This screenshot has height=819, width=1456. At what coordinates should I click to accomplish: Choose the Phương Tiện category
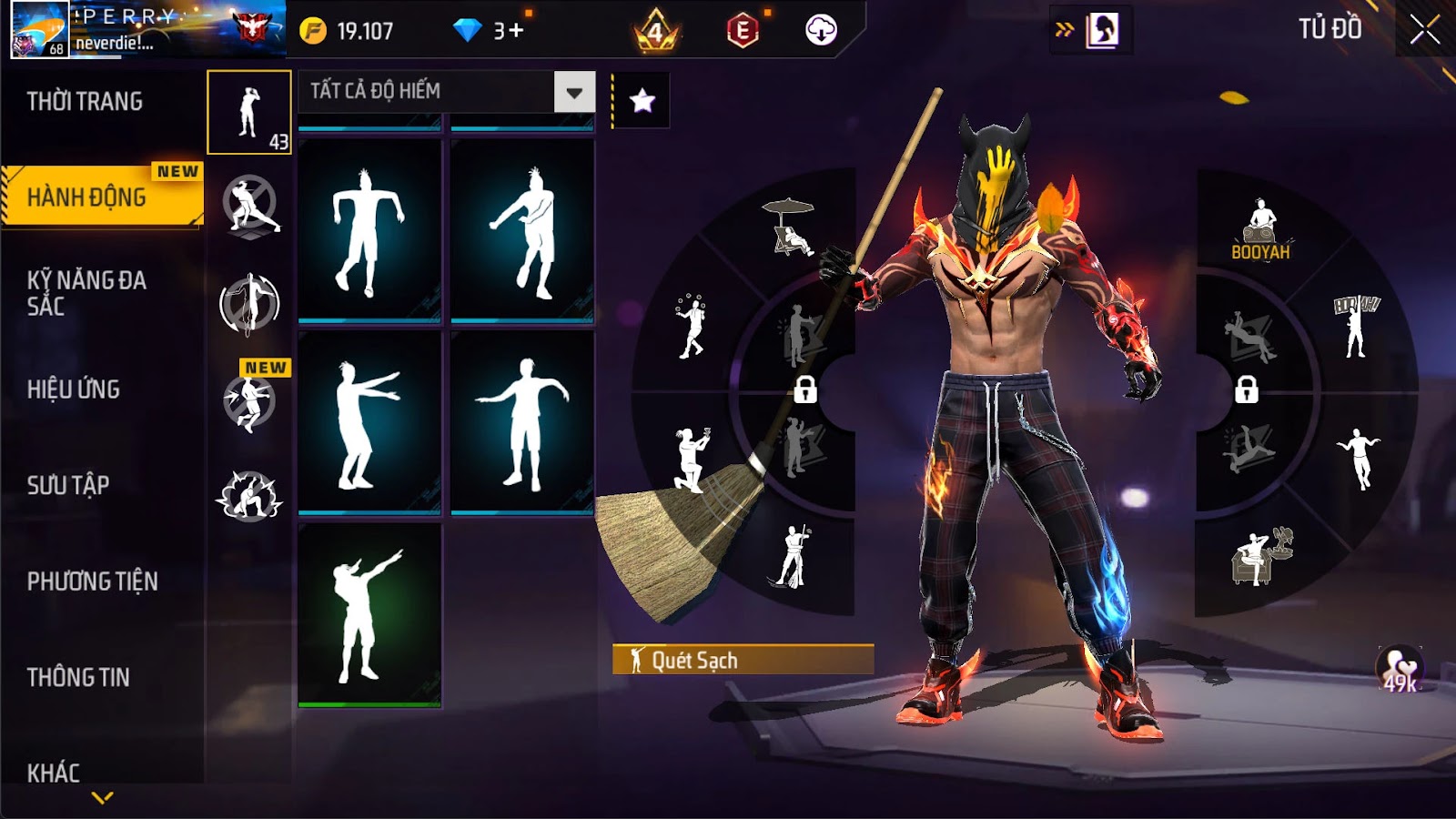[93, 581]
